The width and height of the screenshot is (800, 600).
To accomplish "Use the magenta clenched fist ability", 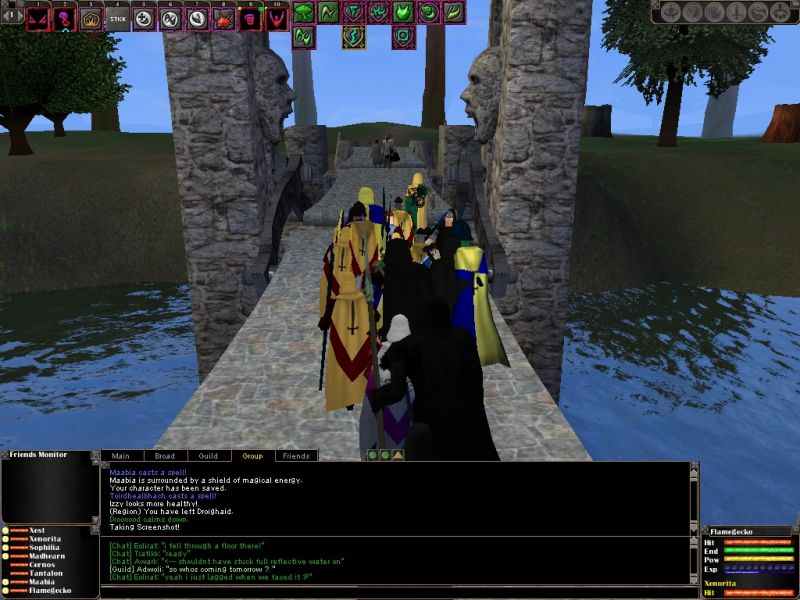I will point(250,18).
